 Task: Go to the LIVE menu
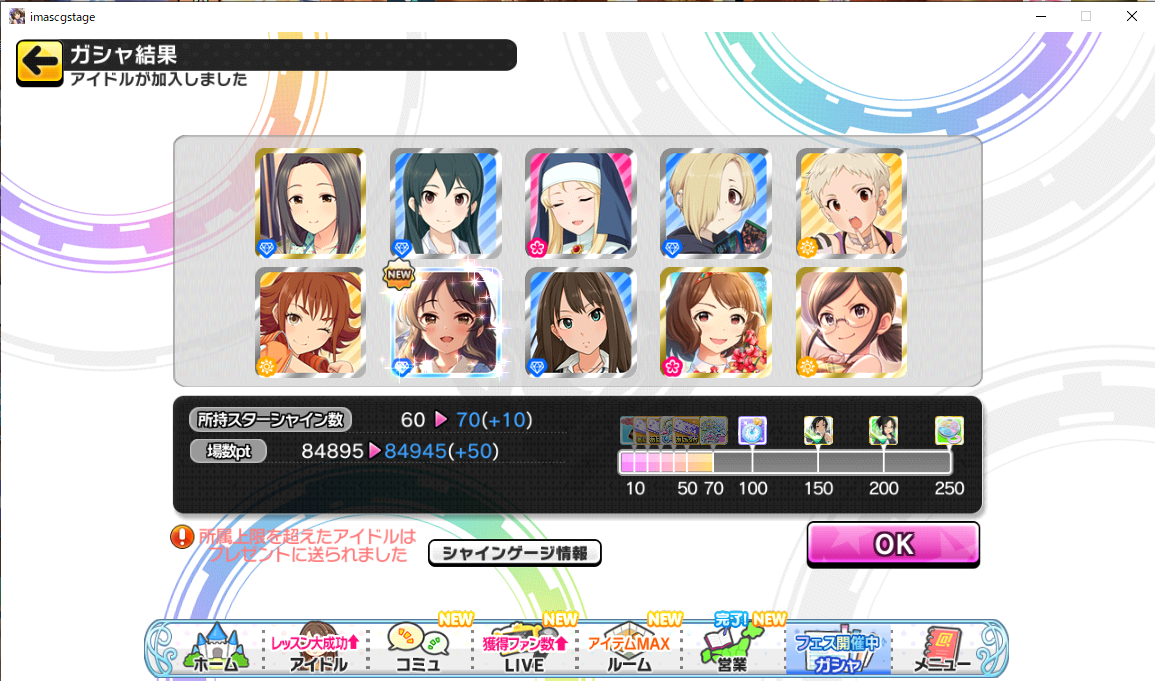pos(524,648)
